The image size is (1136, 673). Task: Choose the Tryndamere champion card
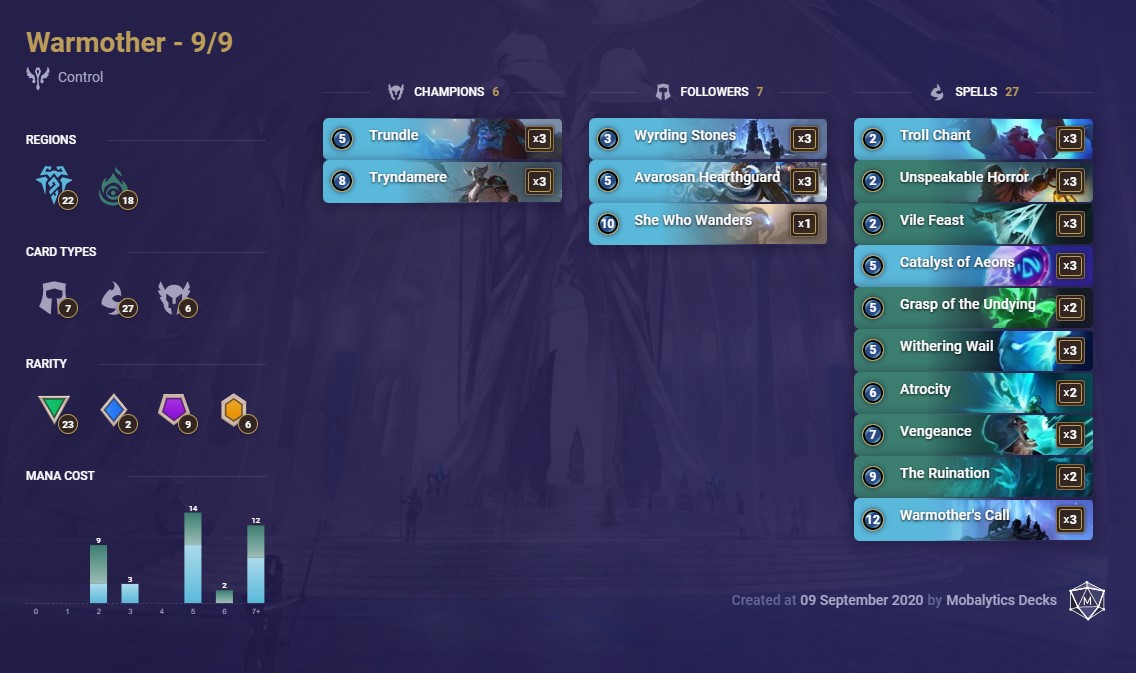441,181
